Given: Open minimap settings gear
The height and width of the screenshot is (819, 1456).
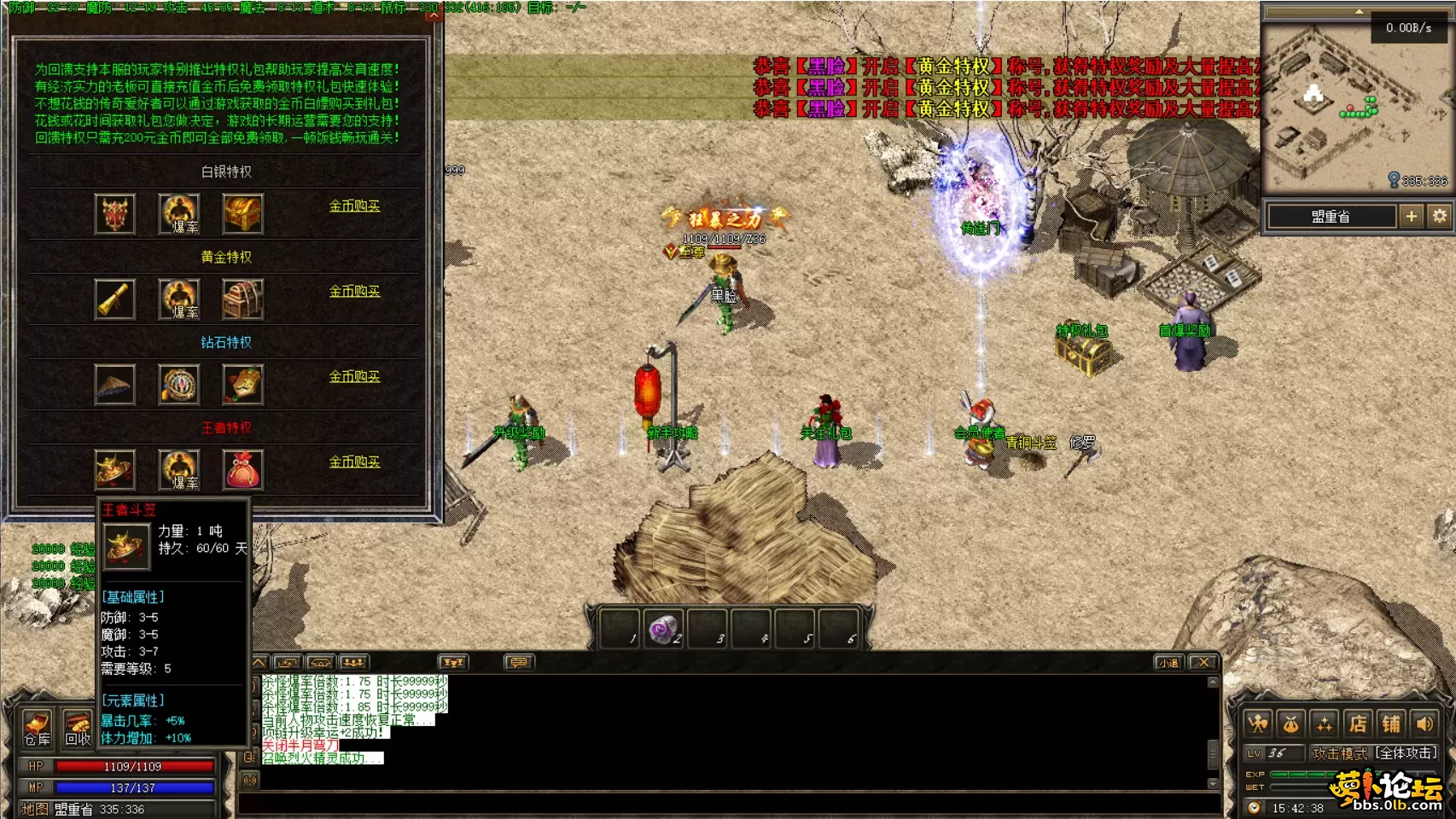Looking at the screenshot, I should (1440, 217).
